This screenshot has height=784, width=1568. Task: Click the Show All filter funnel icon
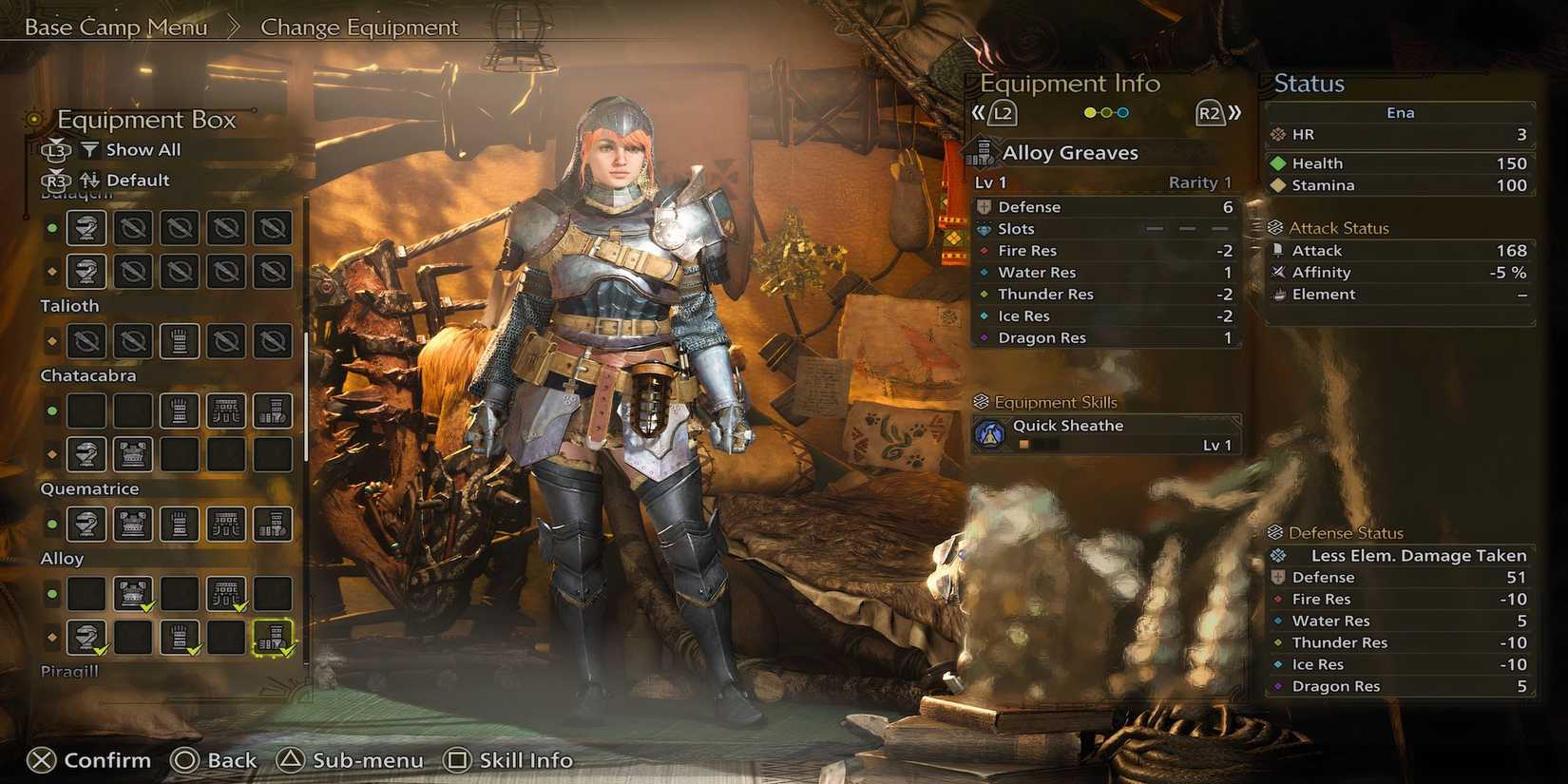coord(90,149)
